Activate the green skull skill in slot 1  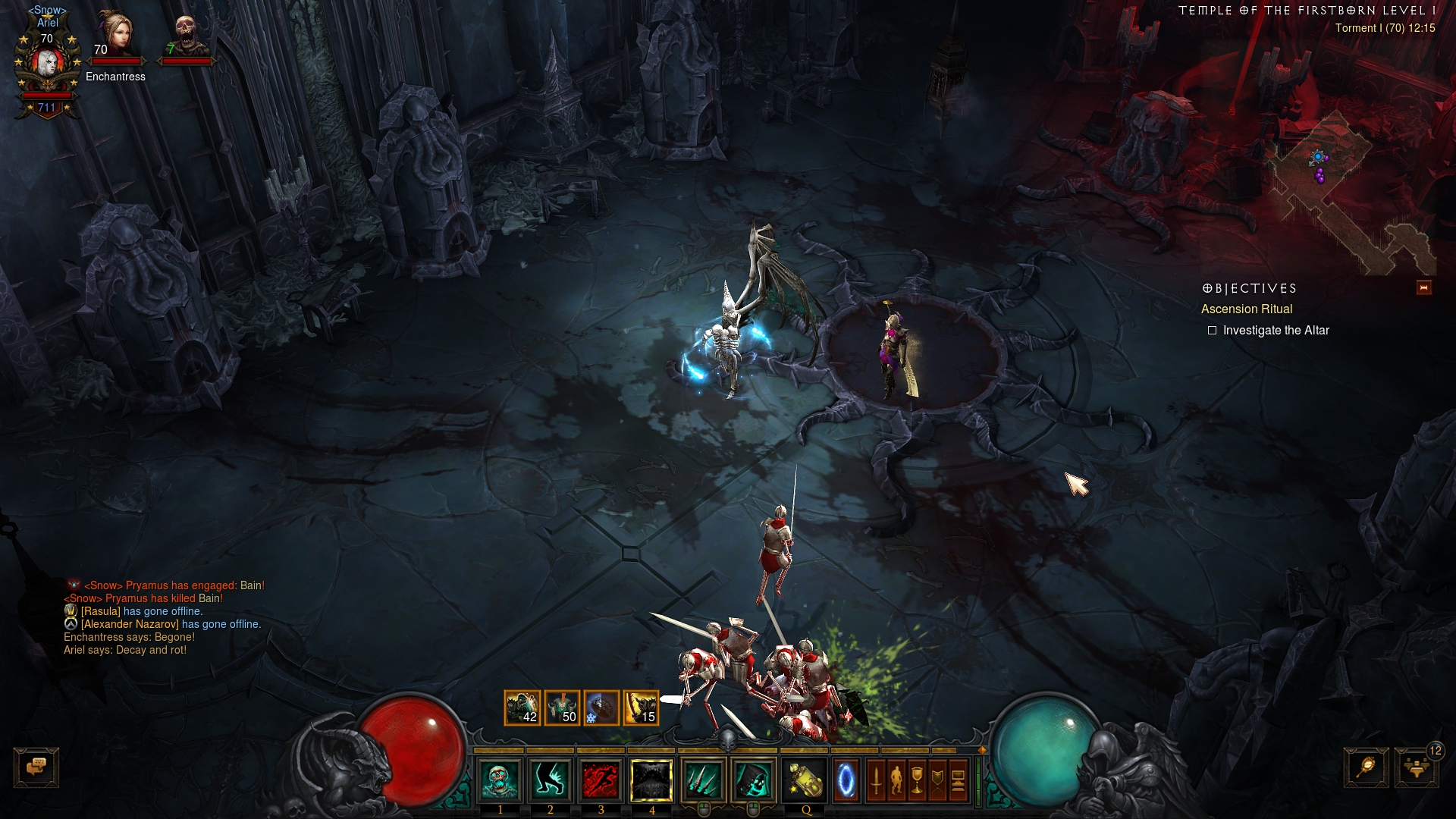pos(500,780)
